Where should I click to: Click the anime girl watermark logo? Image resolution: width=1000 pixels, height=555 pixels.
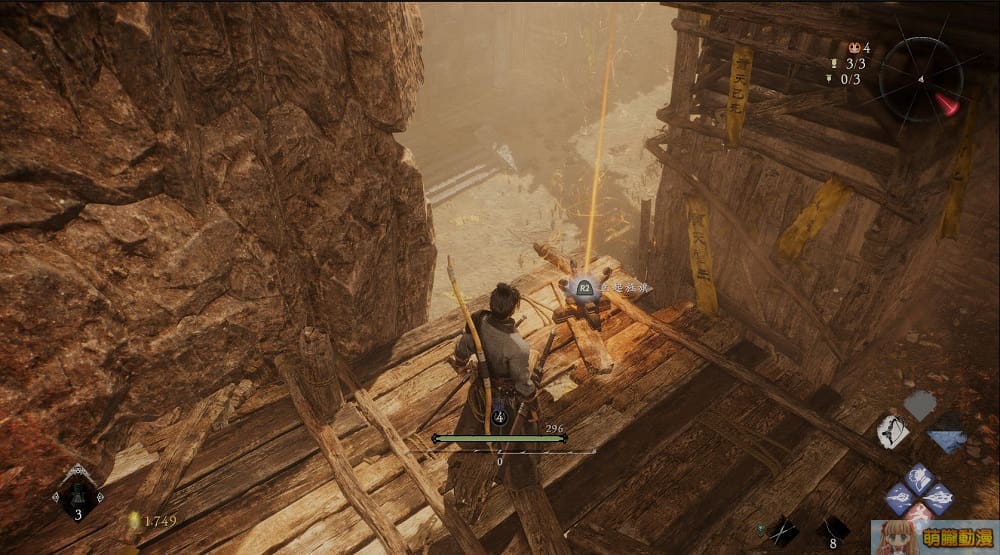coord(934,537)
